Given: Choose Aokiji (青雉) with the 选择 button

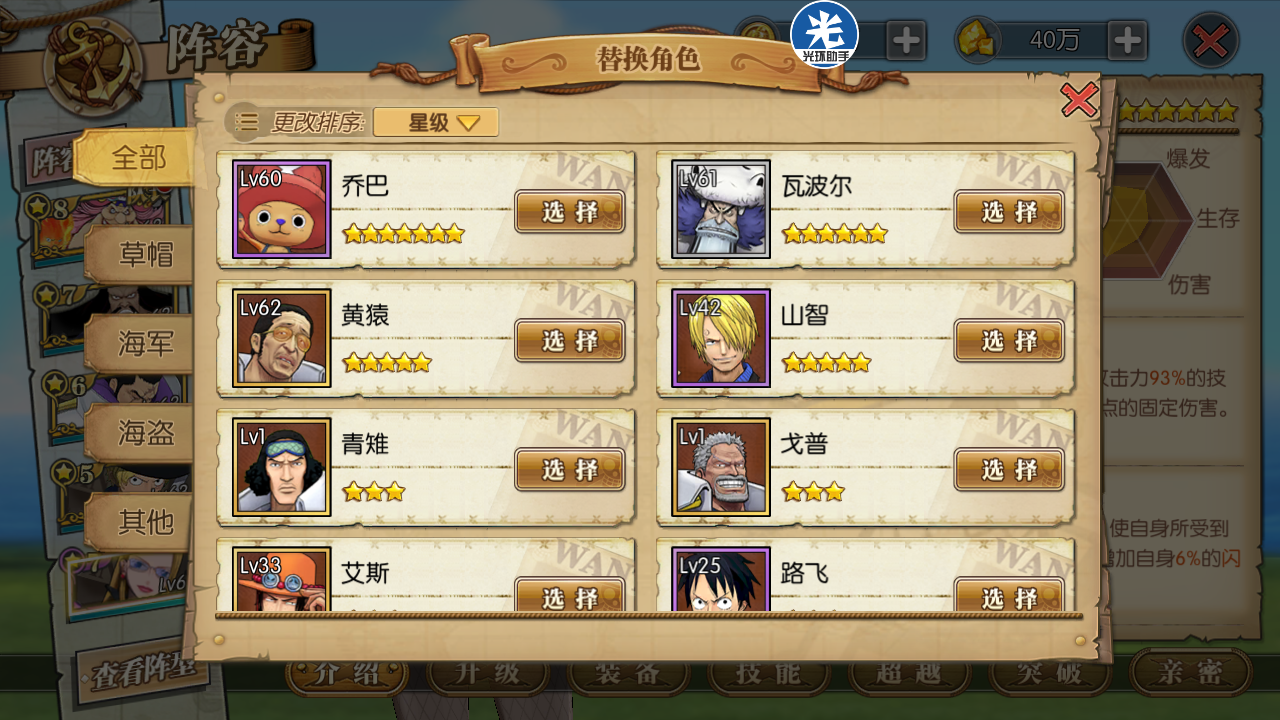Looking at the screenshot, I should point(569,469).
